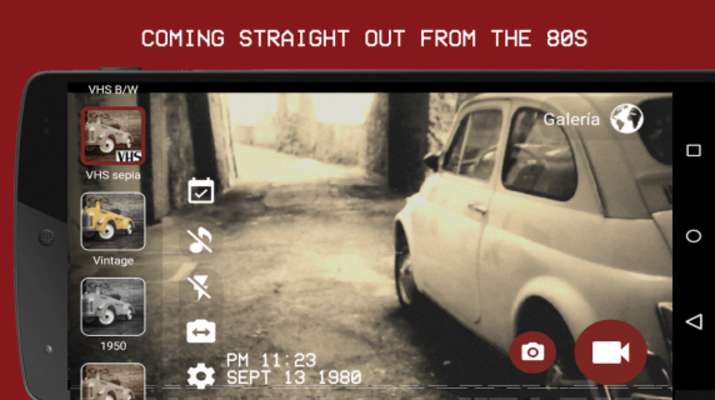Apply the 1950 black-and-white filter thumbnail
Viewport: 715px width, 400px height.
pyautogui.click(x=113, y=306)
